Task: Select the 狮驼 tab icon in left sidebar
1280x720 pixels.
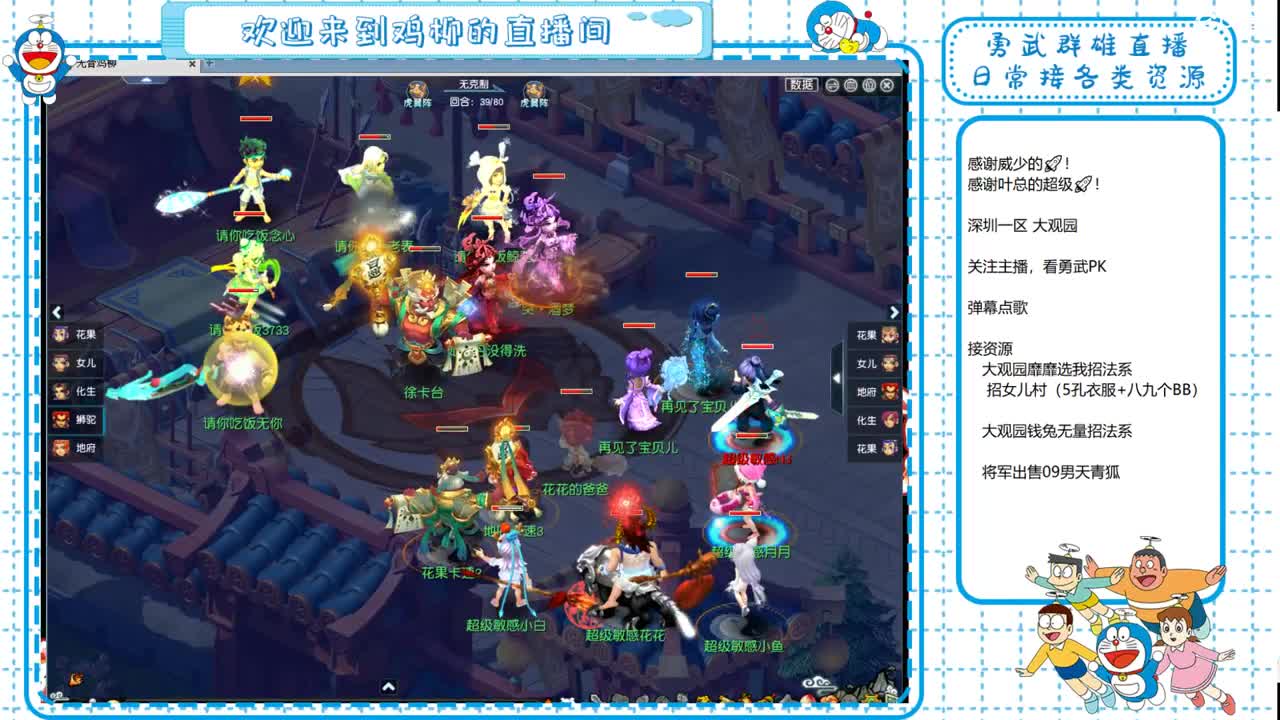Action: 72,419
